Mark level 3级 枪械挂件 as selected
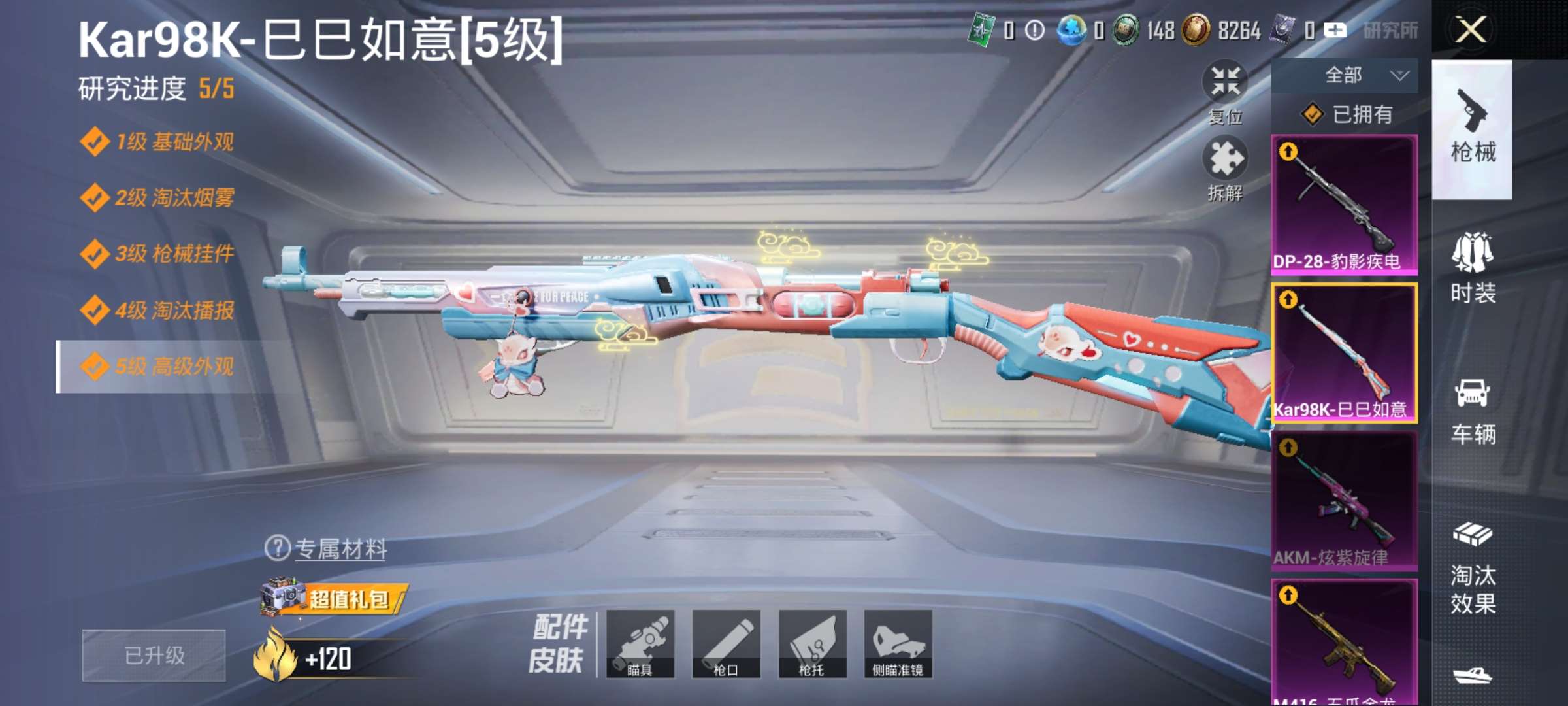1568x706 pixels. pyautogui.click(x=160, y=255)
